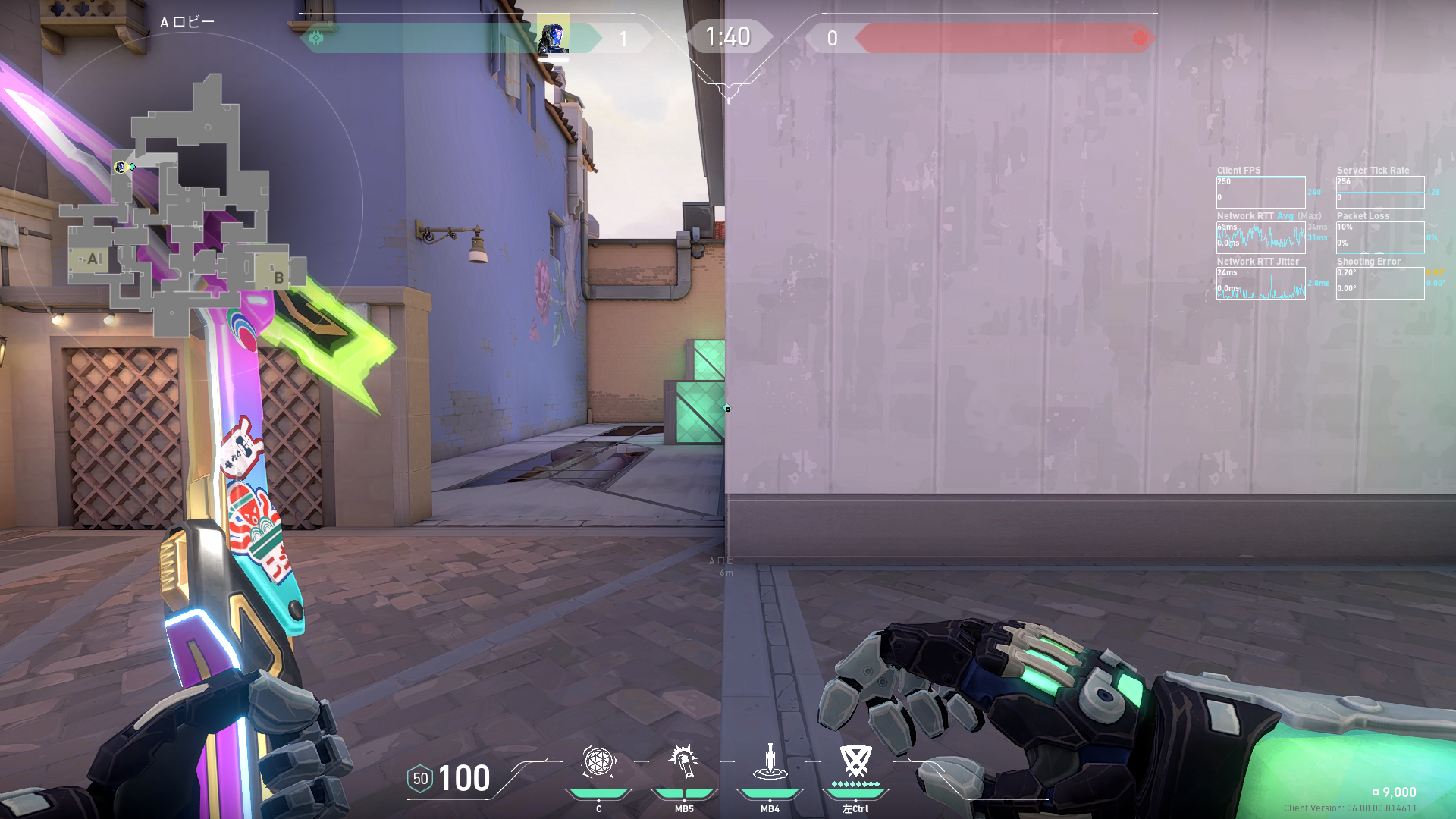Click the Shooting Error graph

coord(1380,283)
